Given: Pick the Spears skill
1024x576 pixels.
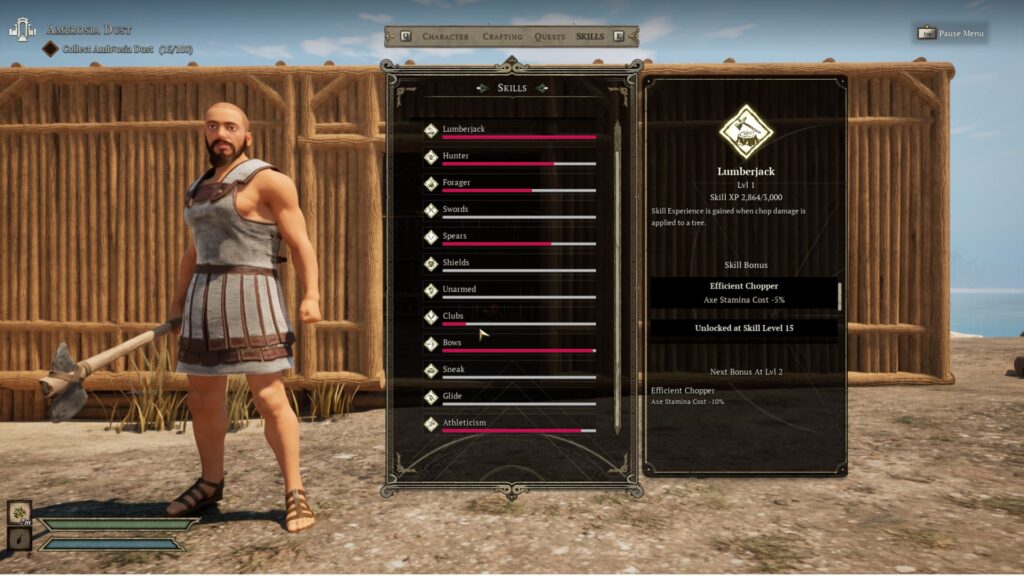Looking at the screenshot, I should point(510,237).
